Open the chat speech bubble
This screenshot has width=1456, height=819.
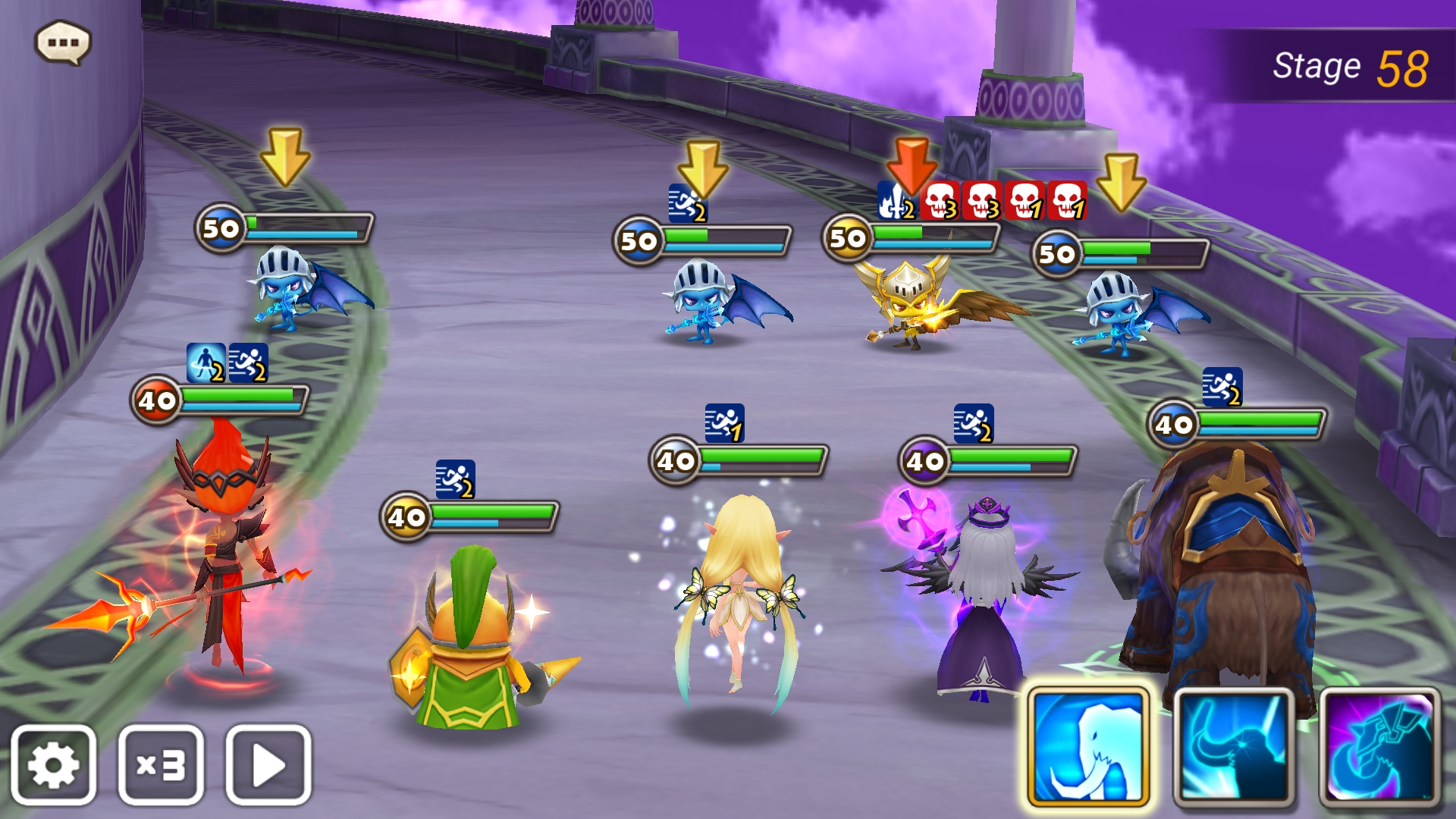pos(63,42)
